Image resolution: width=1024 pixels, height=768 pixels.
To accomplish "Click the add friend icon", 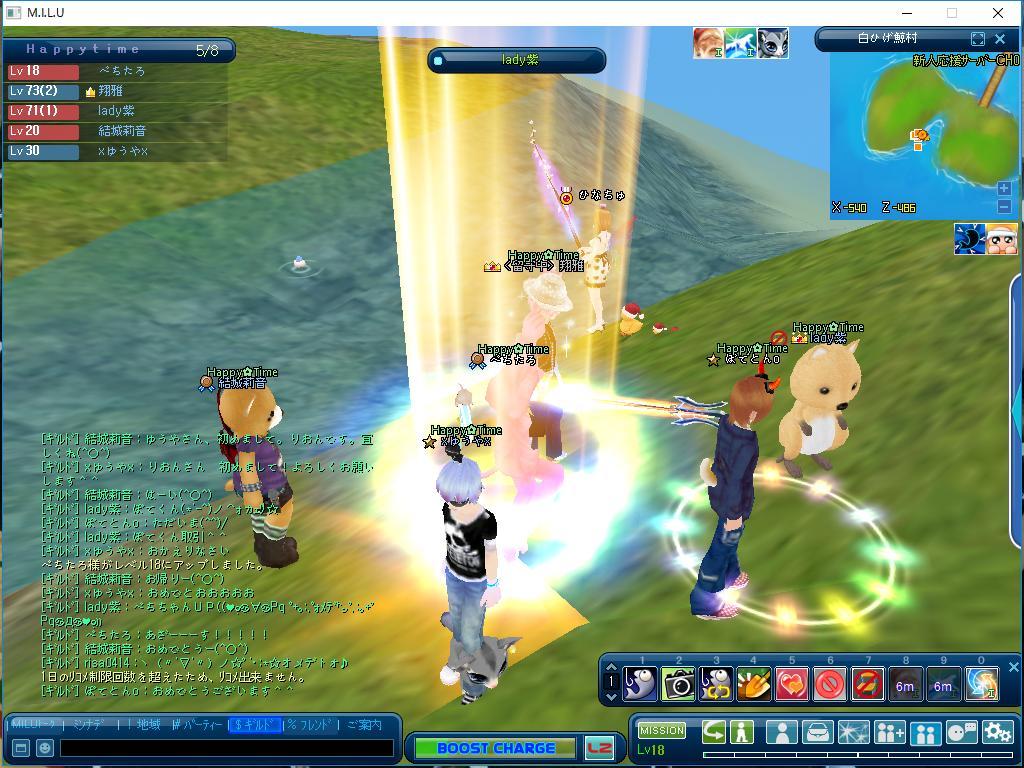I will click(889, 732).
